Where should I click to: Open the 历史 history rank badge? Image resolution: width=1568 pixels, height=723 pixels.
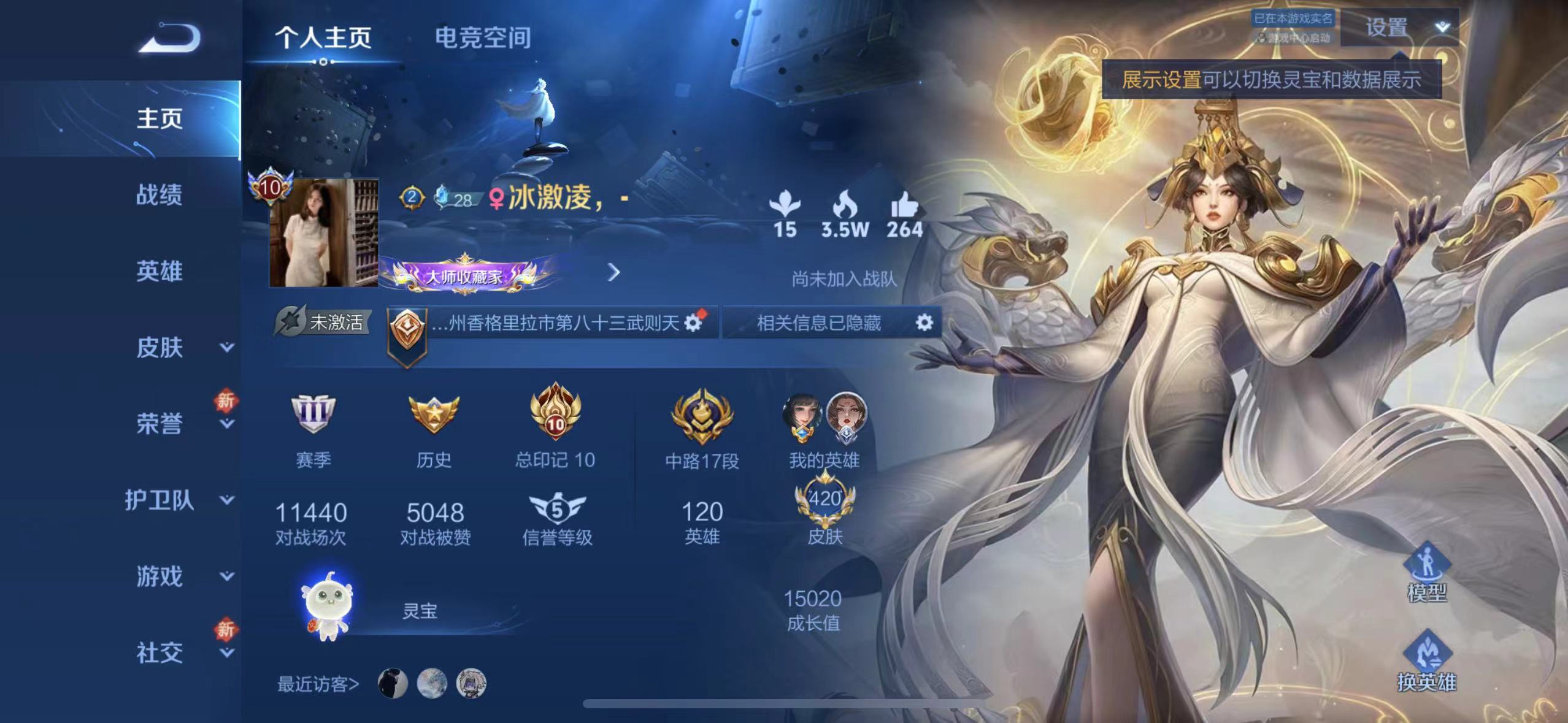[x=434, y=416]
